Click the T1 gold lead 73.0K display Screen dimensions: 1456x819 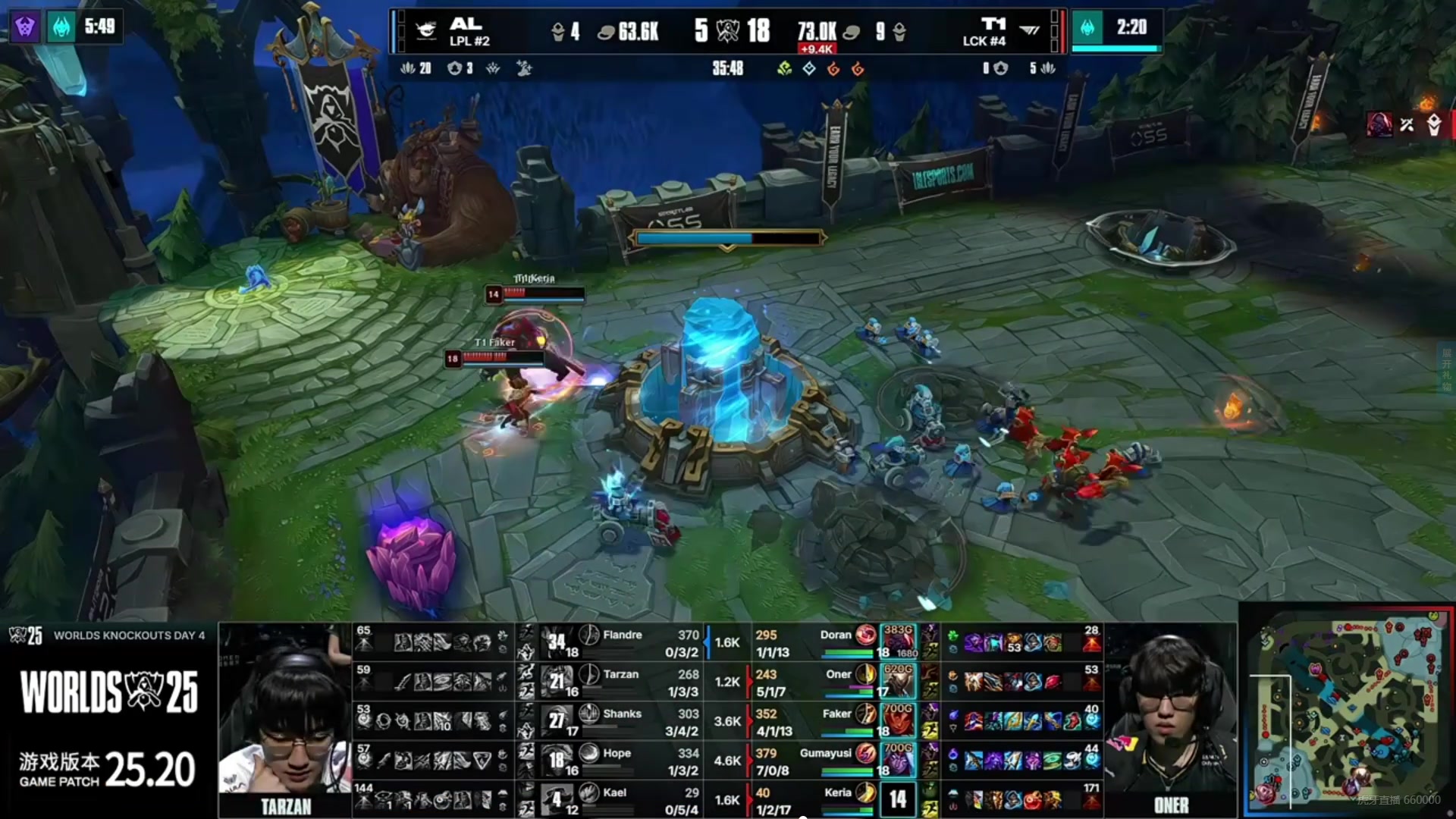pos(817,32)
